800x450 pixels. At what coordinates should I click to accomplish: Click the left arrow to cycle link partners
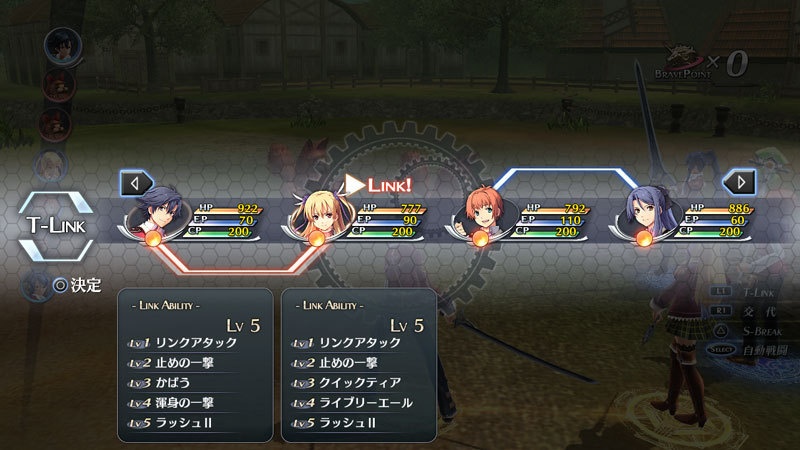(x=135, y=183)
